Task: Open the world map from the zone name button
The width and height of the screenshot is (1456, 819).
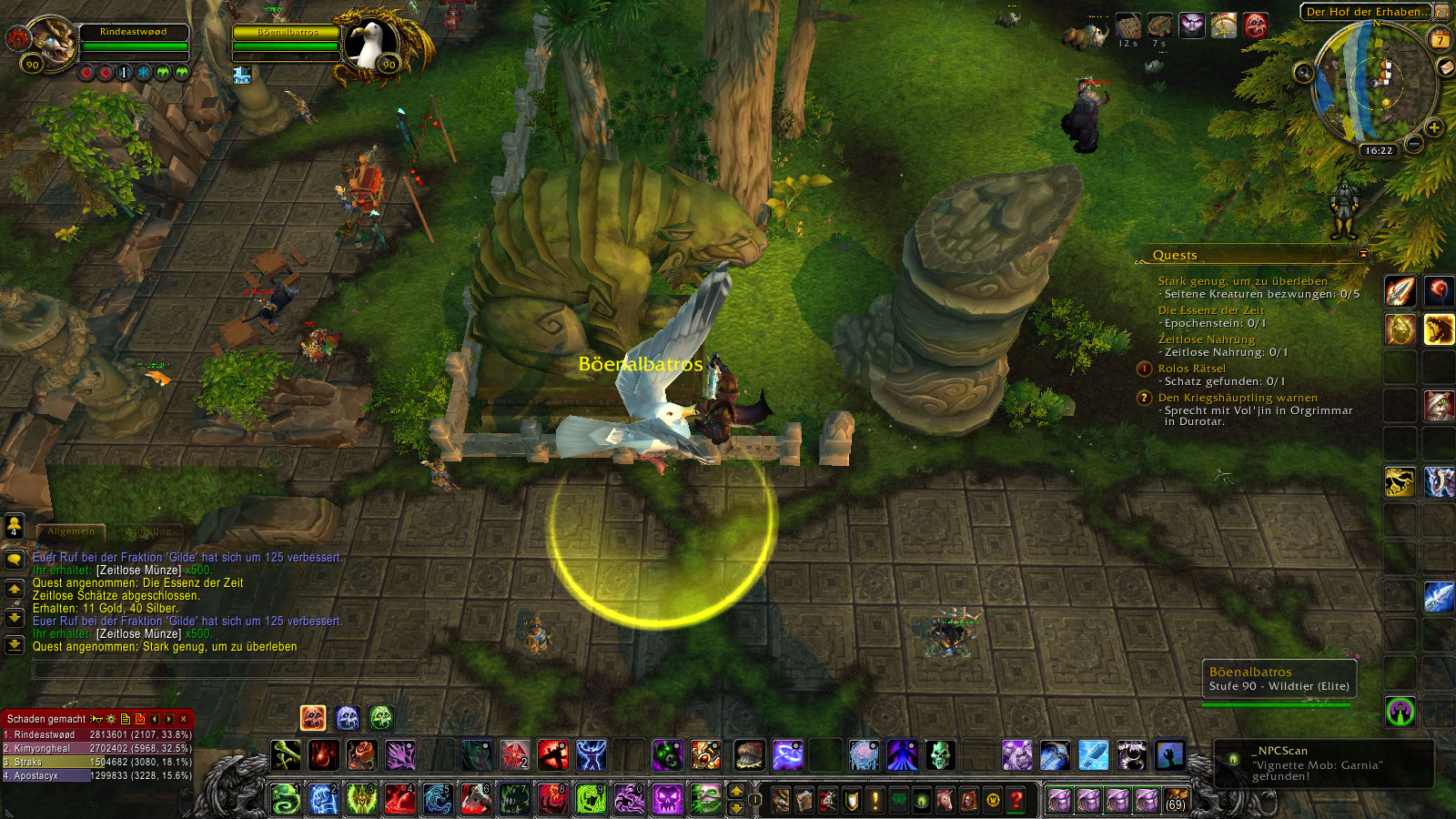Action: click(x=1367, y=12)
